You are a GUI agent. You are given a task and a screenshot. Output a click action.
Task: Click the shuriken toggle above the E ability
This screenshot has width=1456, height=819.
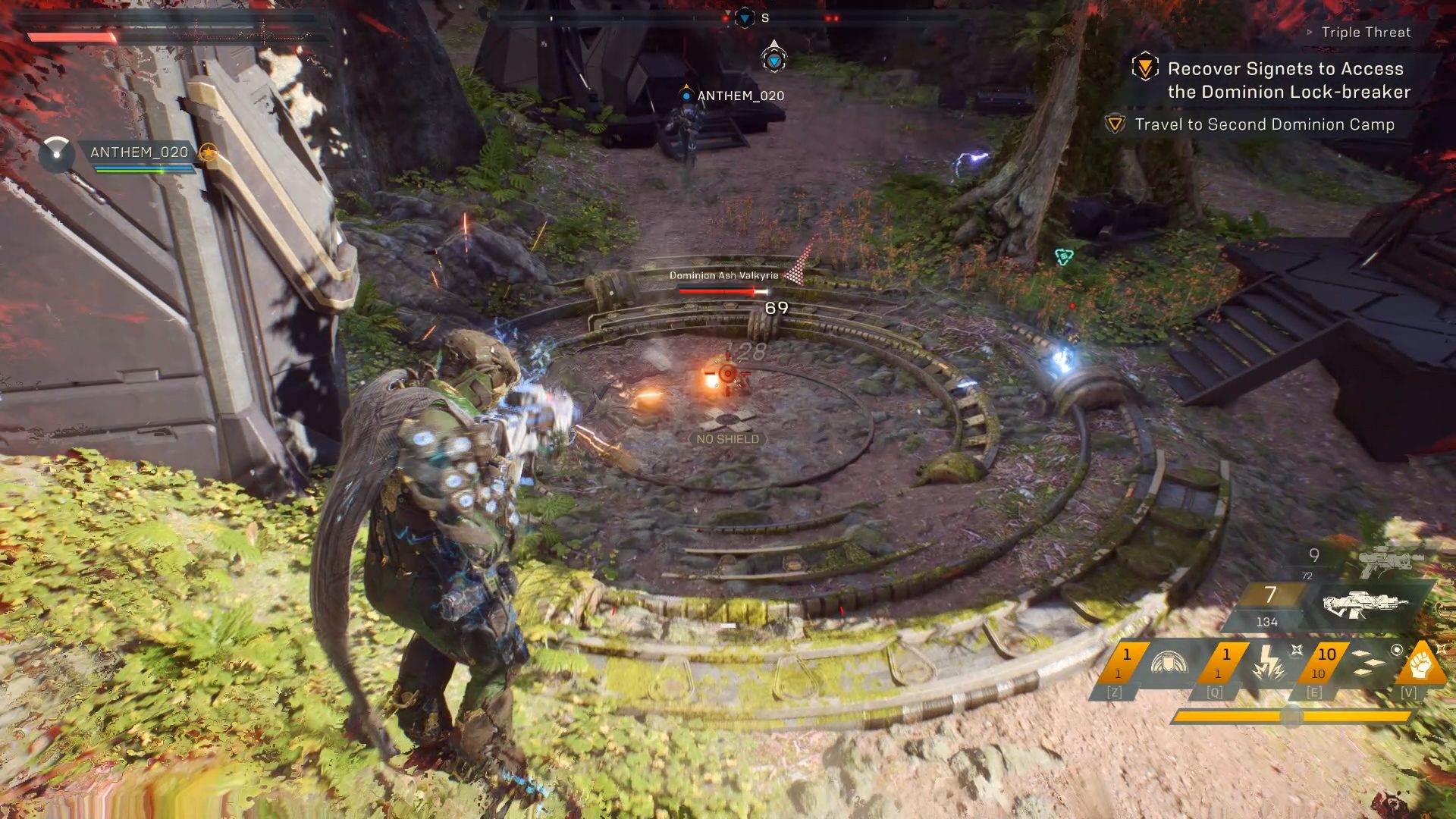click(1298, 651)
